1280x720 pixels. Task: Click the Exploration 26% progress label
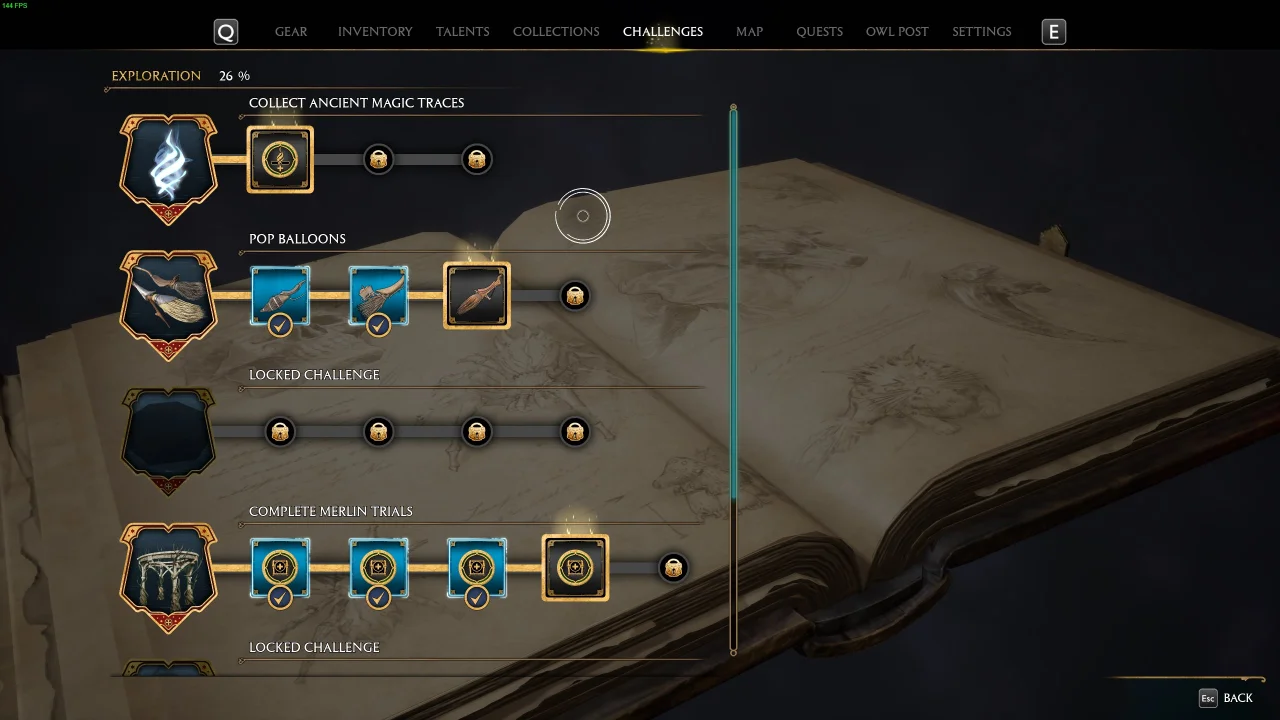pyautogui.click(x=178, y=75)
